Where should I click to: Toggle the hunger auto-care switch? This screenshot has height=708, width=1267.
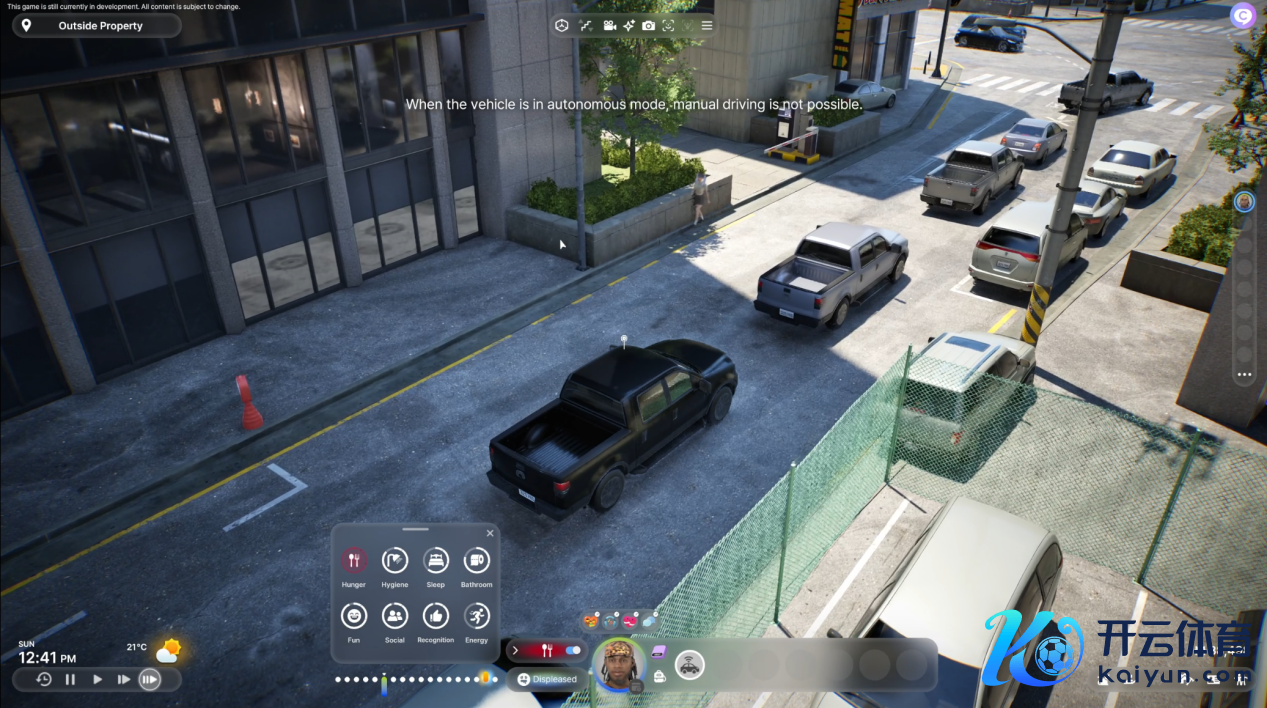coord(573,650)
